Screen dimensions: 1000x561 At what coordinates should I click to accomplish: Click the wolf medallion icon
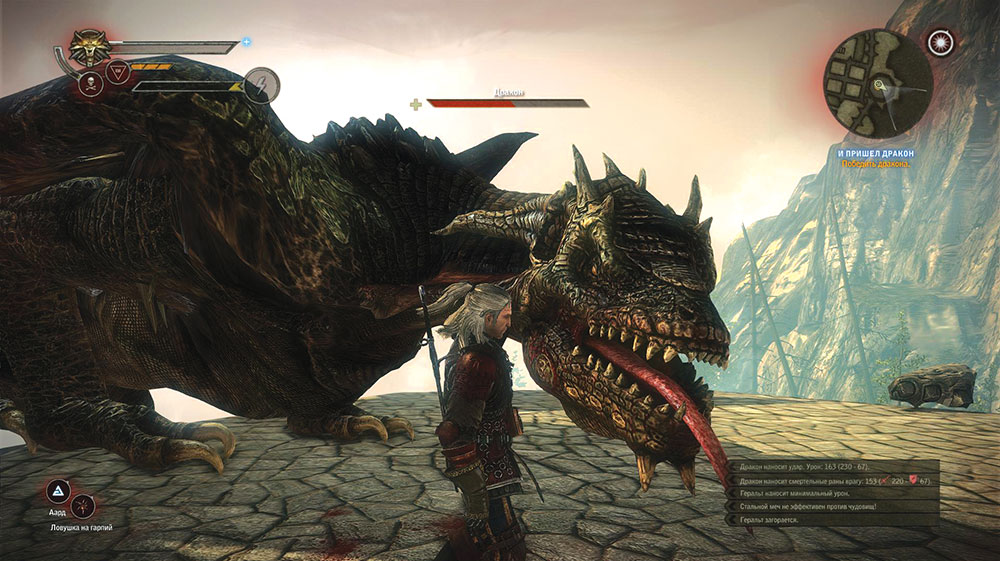(x=91, y=46)
